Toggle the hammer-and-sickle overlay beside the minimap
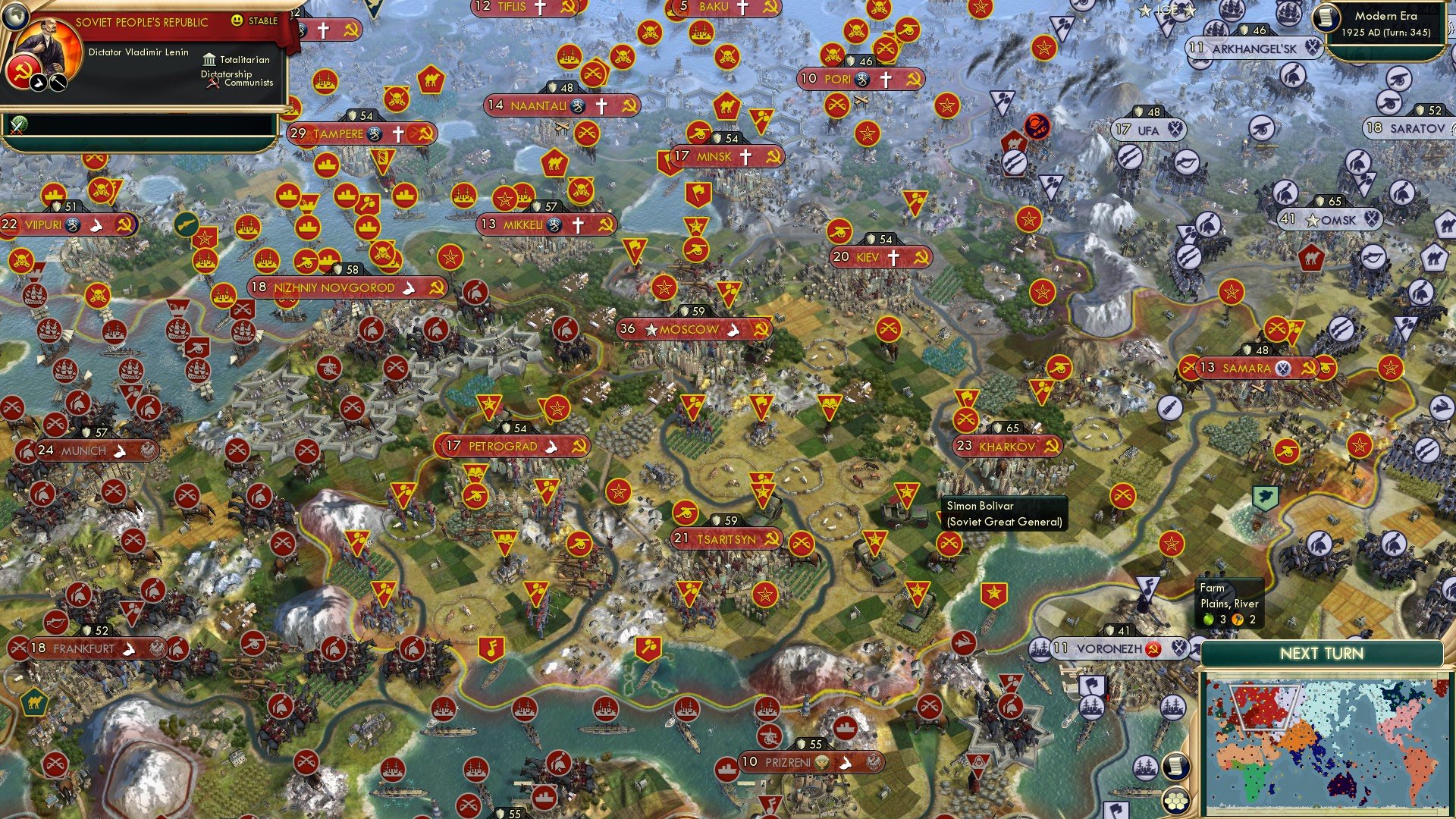 1153,649
